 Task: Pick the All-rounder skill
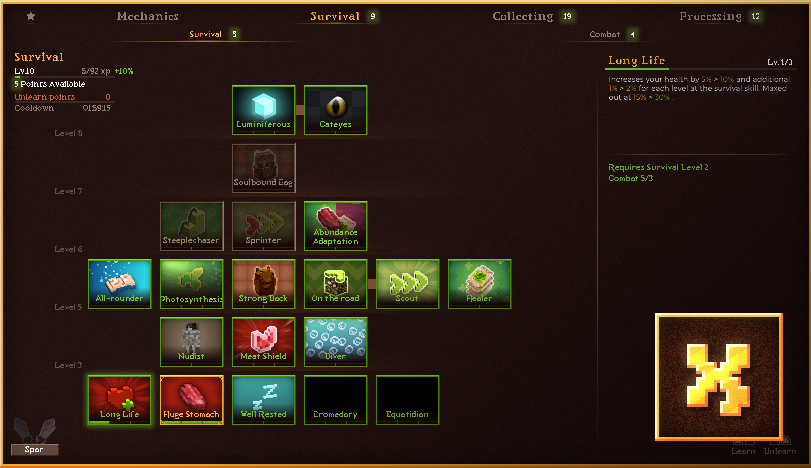pos(119,284)
